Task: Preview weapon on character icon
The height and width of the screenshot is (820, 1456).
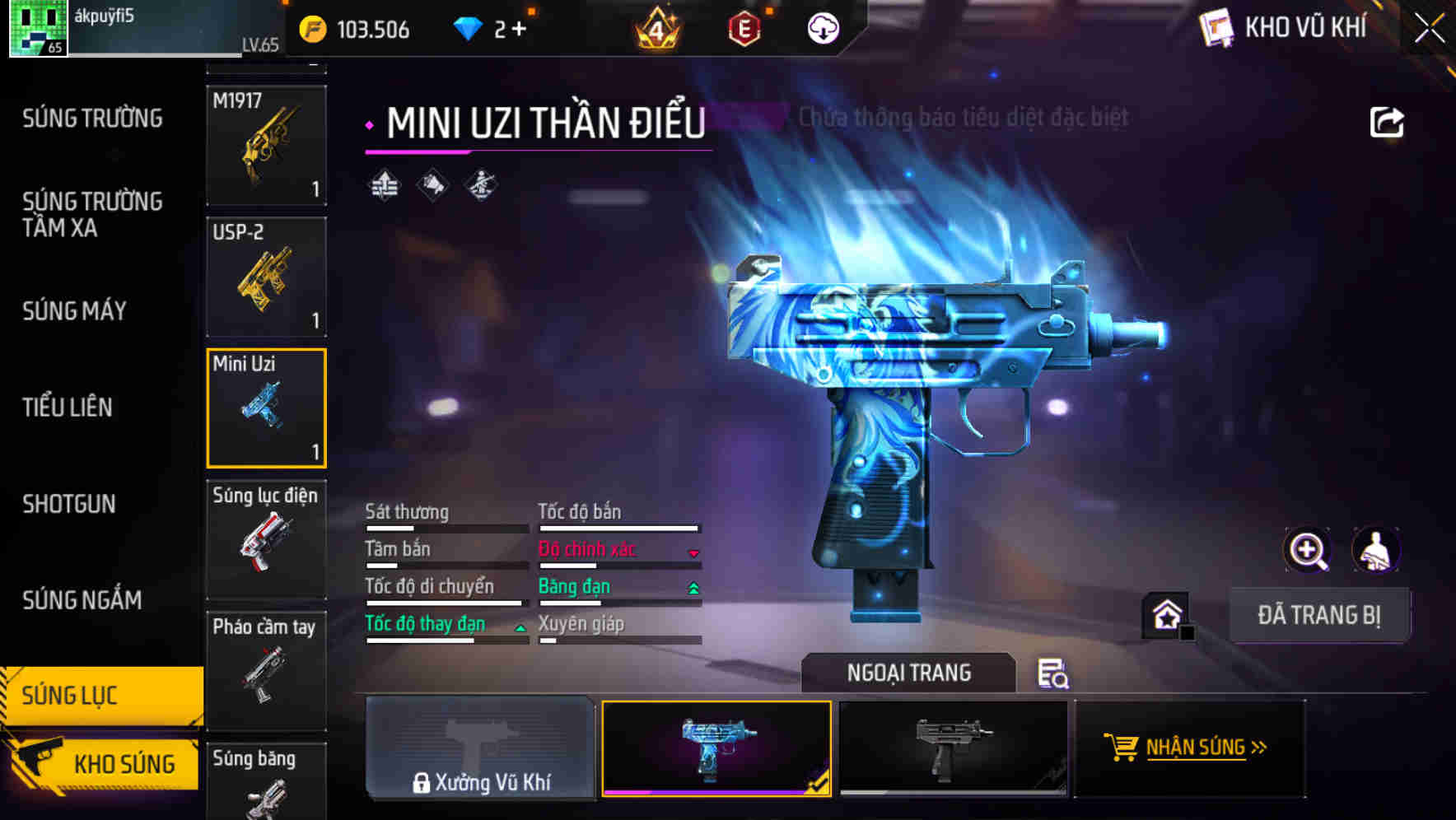Action: click(x=1375, y=550)
